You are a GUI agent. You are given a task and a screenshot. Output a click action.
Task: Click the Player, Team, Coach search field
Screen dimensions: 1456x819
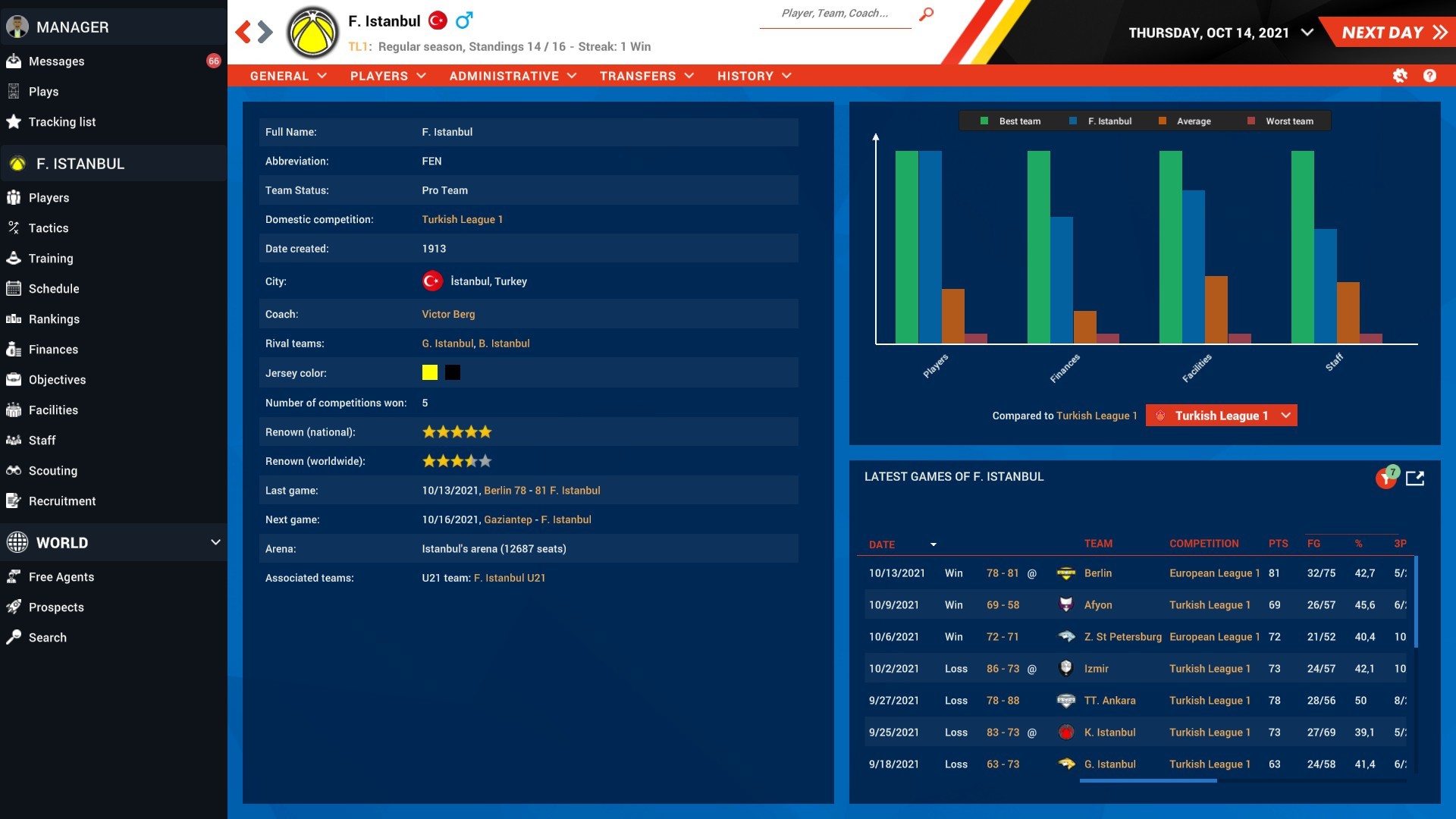[x=834, y=13]
